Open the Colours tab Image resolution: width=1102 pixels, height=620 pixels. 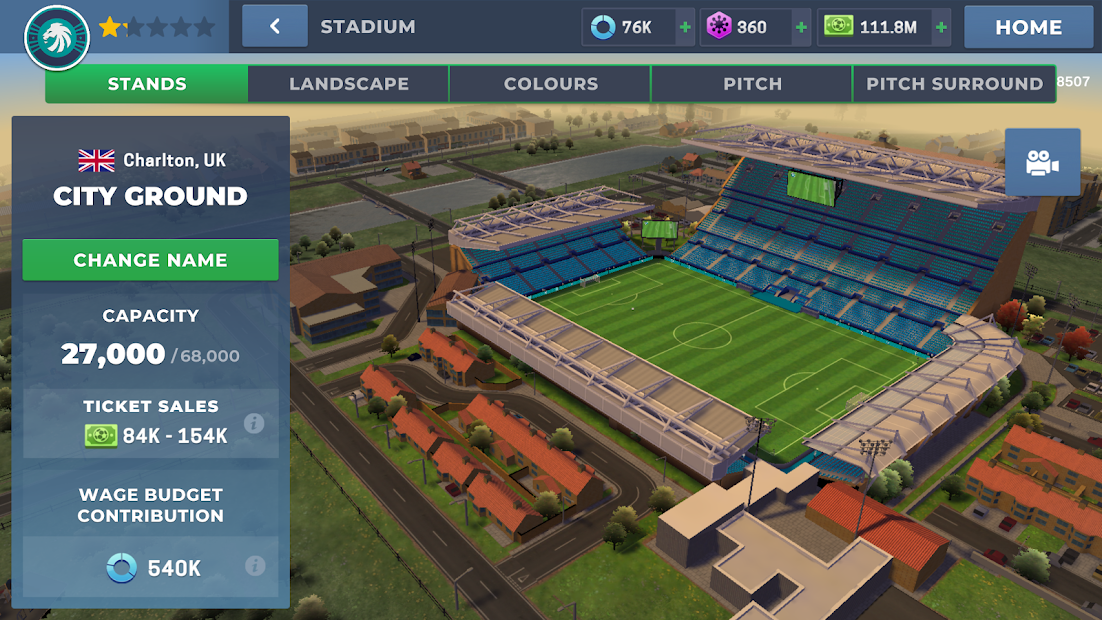(x=551, y=84)
